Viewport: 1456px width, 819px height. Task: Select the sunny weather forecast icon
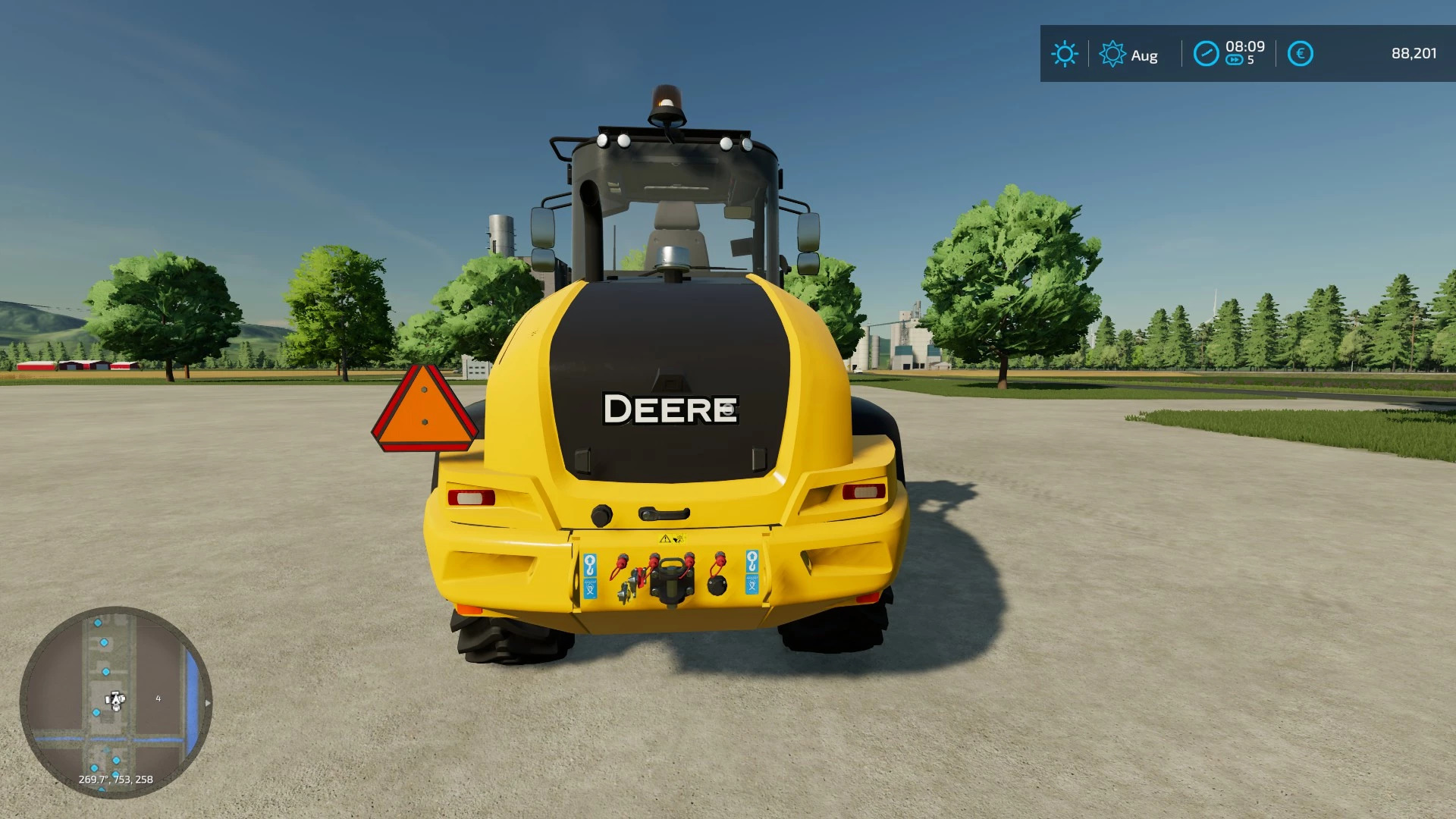[1064, 54]
